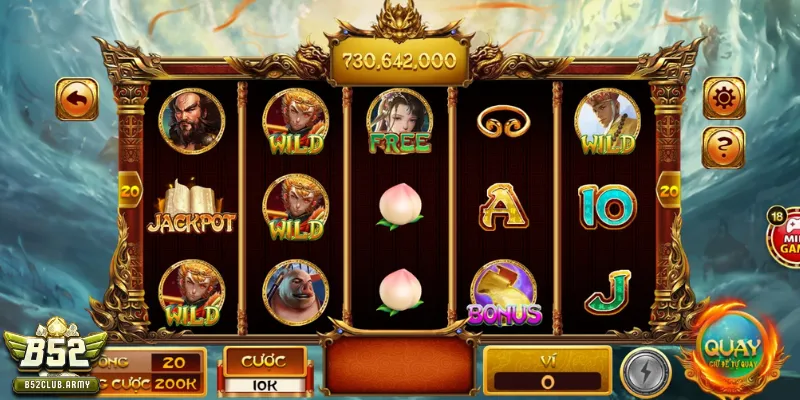Open the question mark help button

point(723,146)
